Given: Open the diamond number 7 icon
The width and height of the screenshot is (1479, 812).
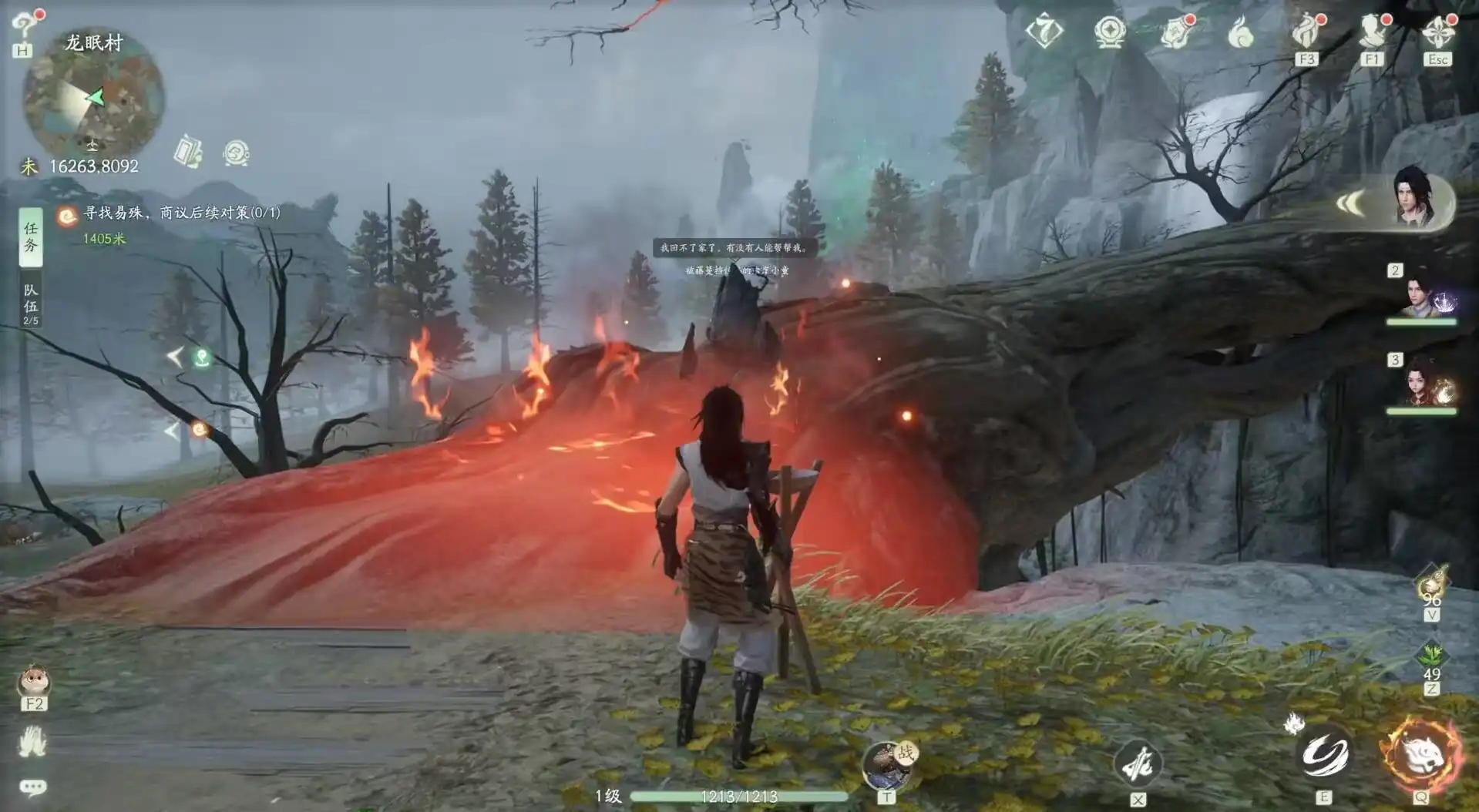Looking at the screenshot, I should point(1044,32).
